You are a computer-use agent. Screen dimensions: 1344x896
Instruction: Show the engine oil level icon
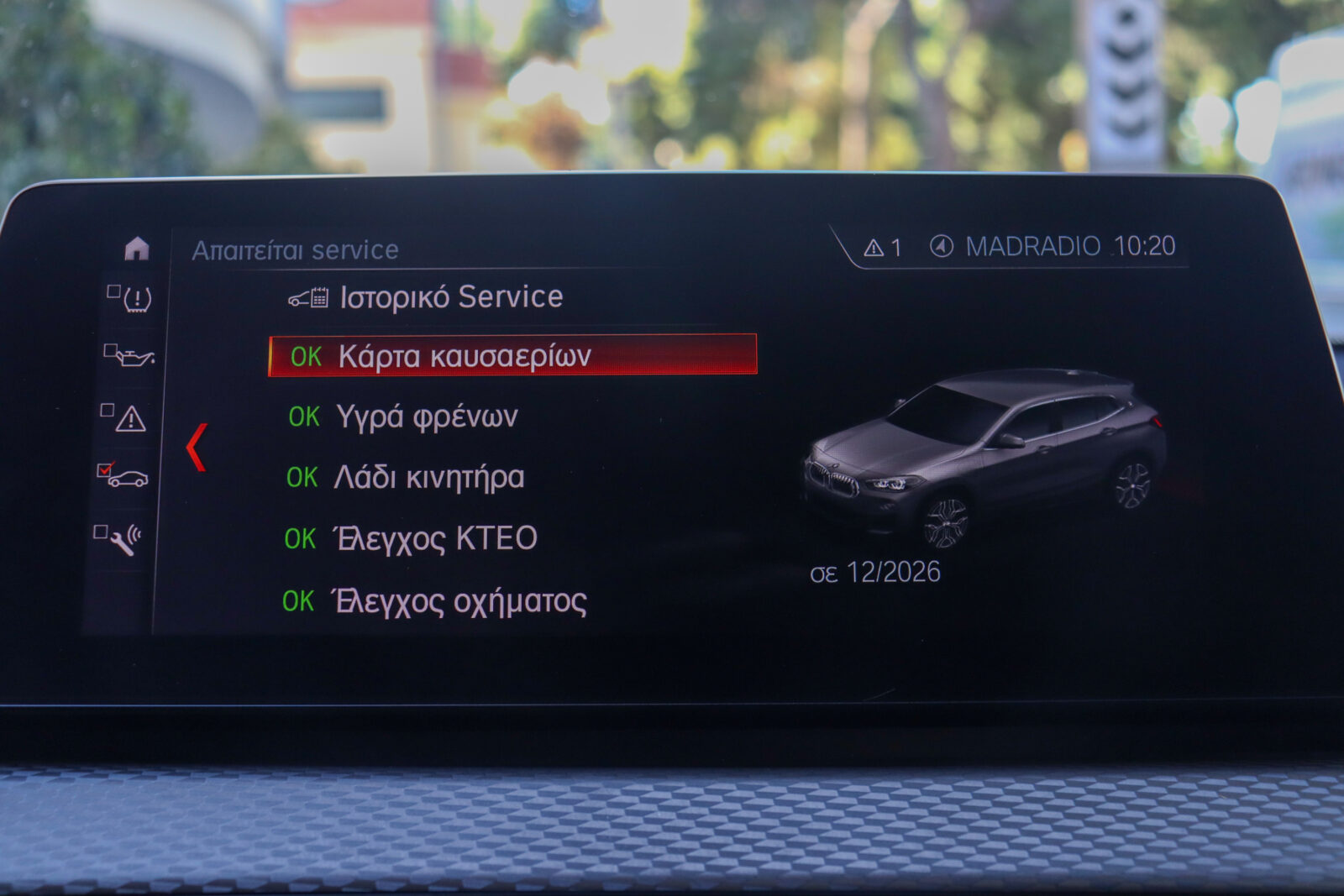pos(133,357)
